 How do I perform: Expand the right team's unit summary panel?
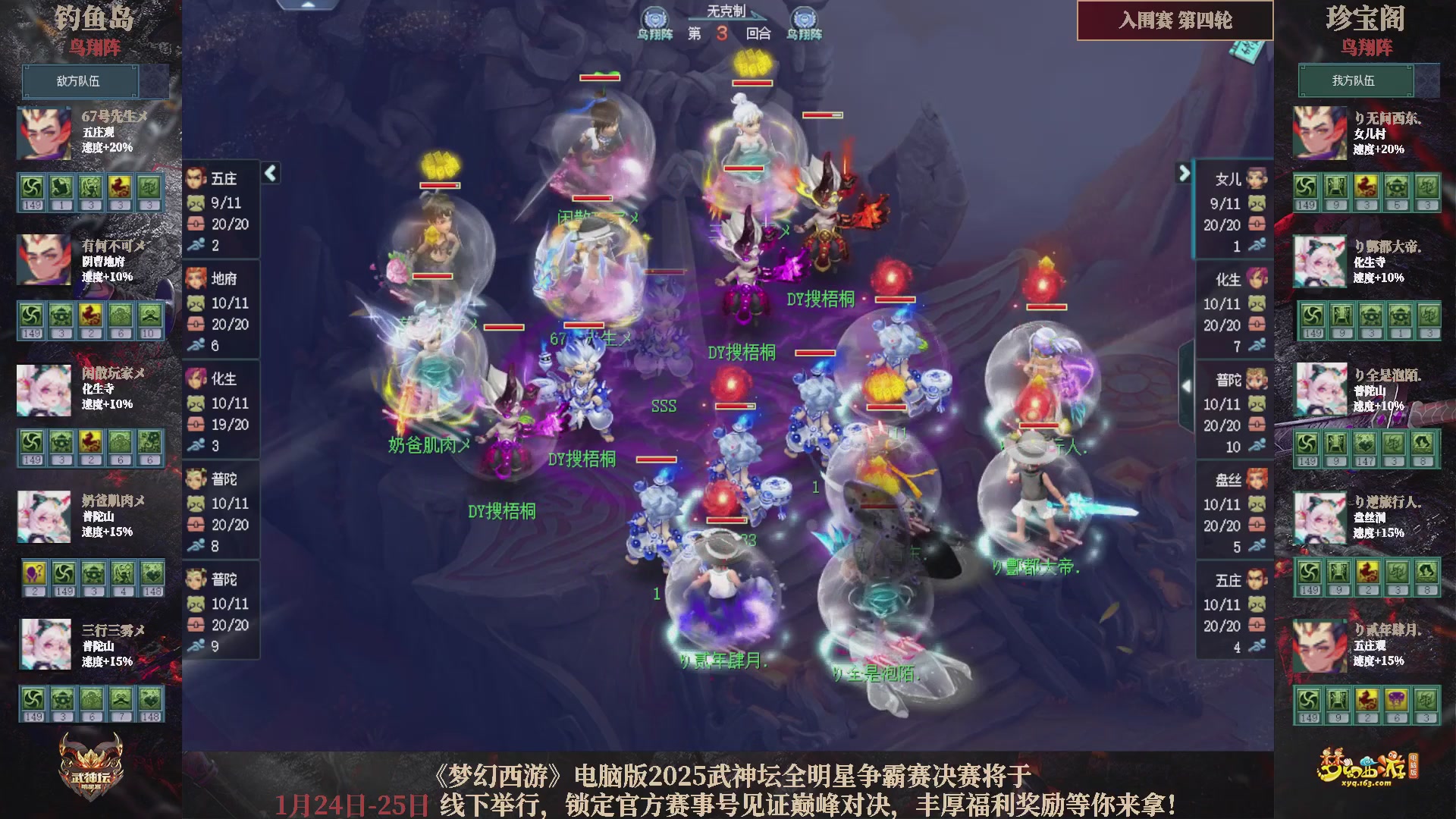tap(1184, 173)
